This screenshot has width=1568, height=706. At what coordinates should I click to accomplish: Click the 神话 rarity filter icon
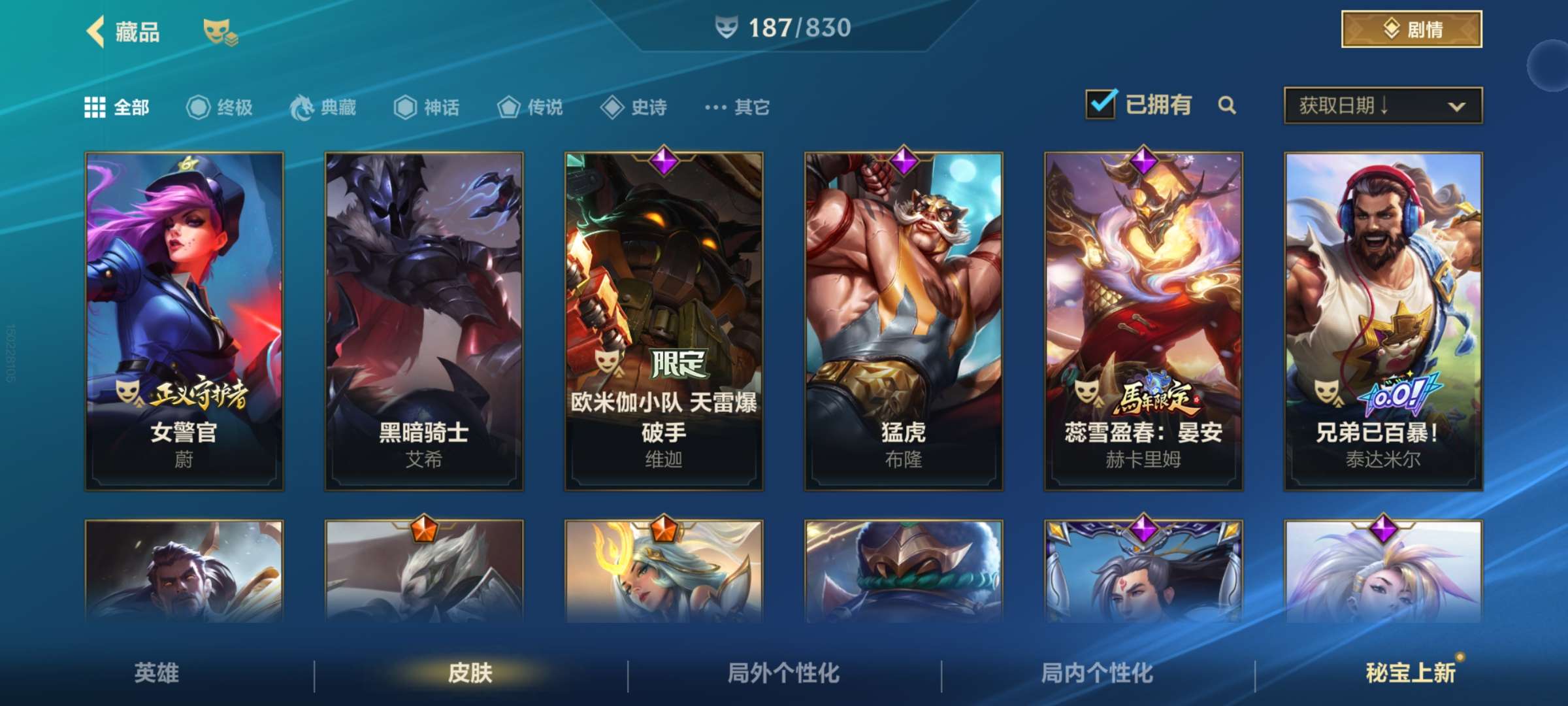coord(404,108)
